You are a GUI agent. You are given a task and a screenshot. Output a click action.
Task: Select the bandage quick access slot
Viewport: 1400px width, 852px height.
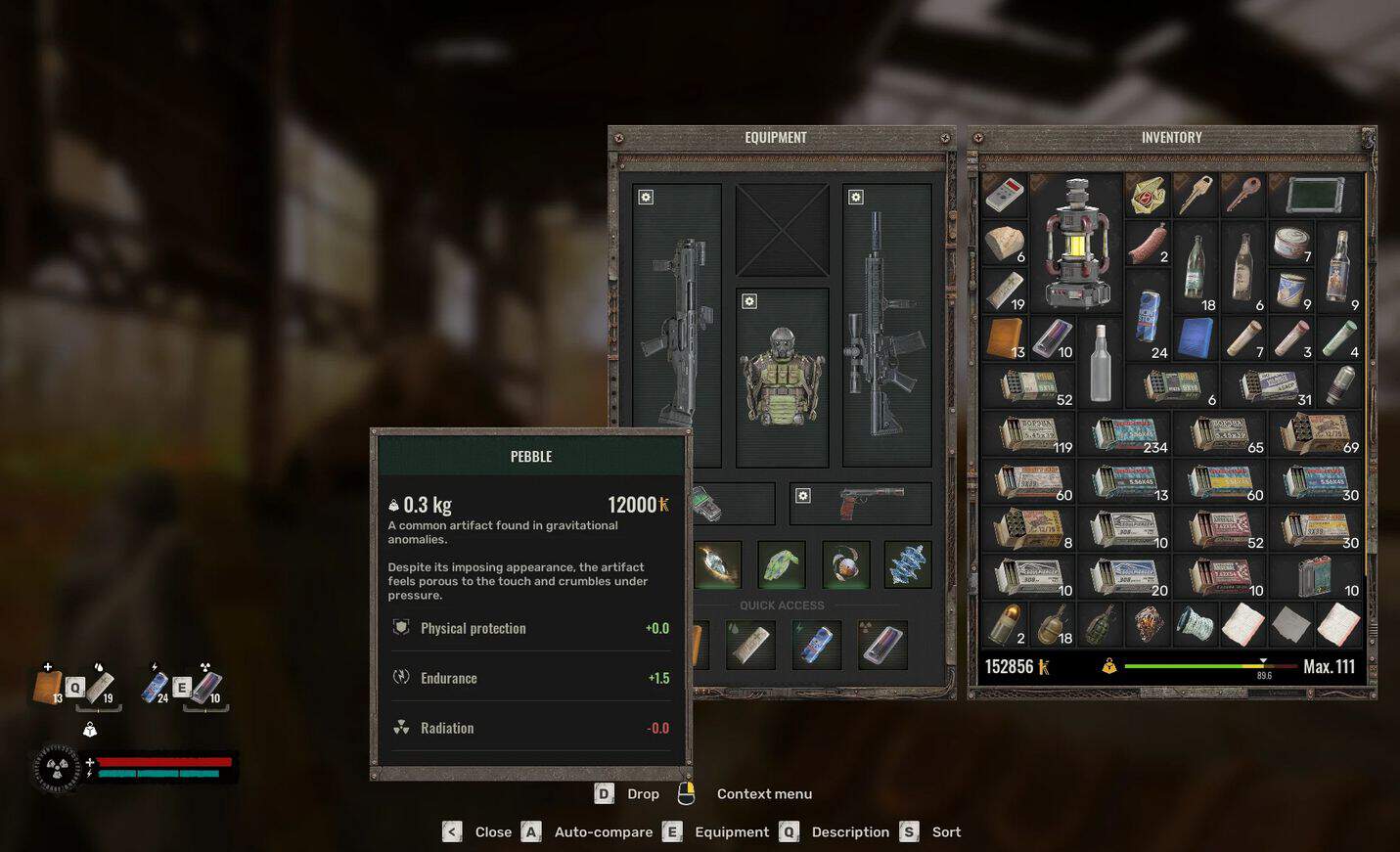point(750,645)
